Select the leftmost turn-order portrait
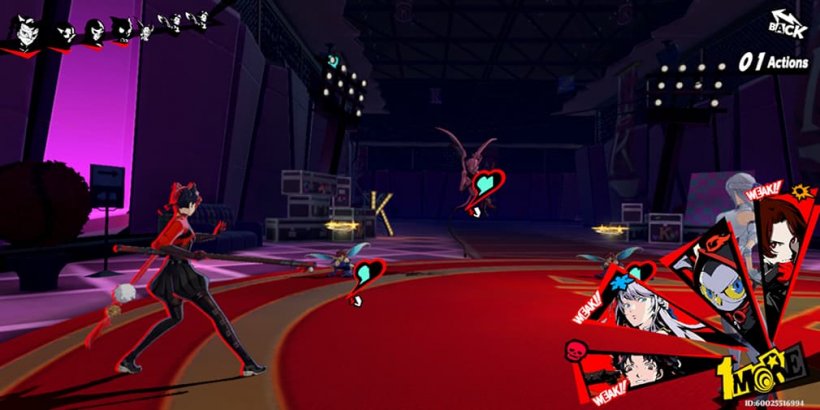Viewport: 820px width, 410px height. tap(22, 33)
